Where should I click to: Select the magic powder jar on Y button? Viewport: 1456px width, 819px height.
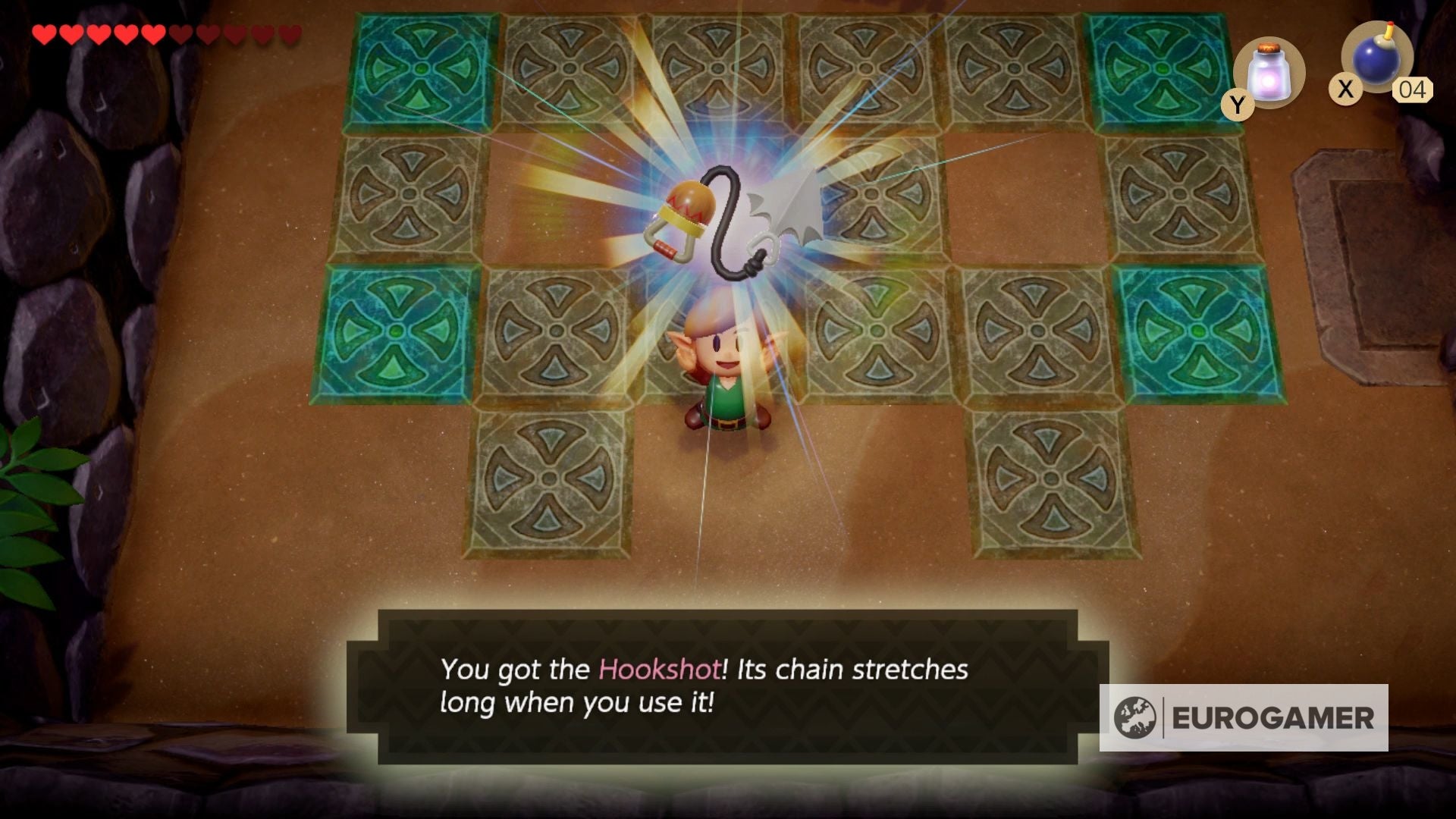(1269, 72)
